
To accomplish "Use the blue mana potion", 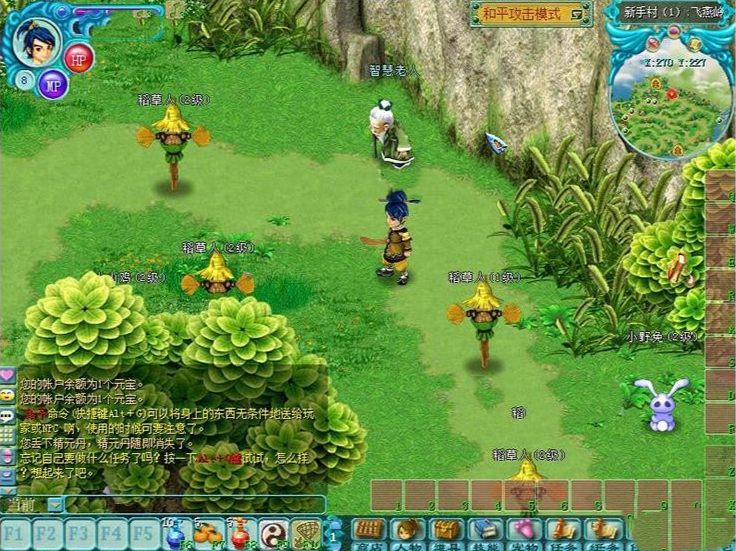I will pos(175,534).
